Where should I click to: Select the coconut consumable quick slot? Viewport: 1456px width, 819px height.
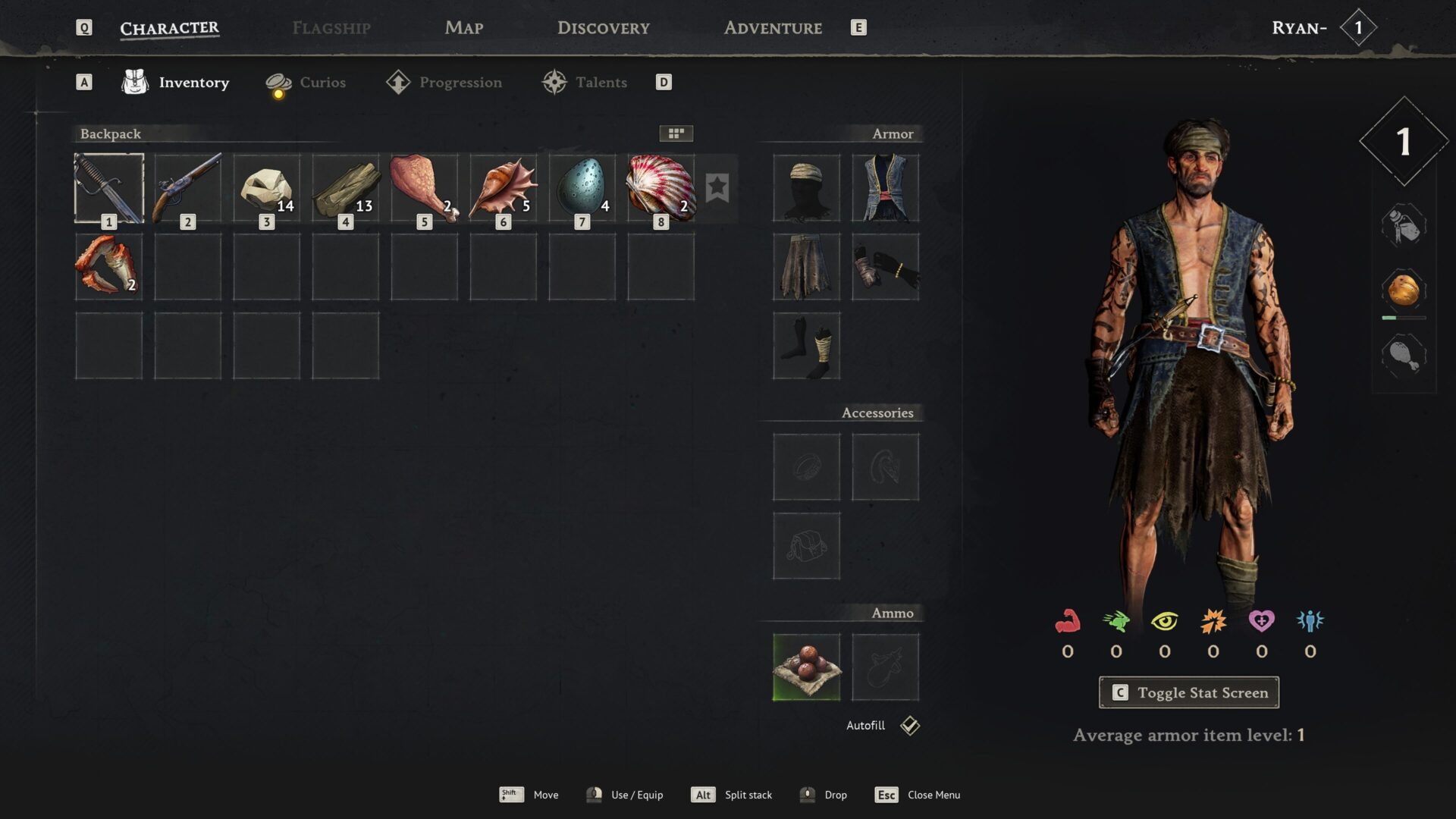coord(1404,290)
